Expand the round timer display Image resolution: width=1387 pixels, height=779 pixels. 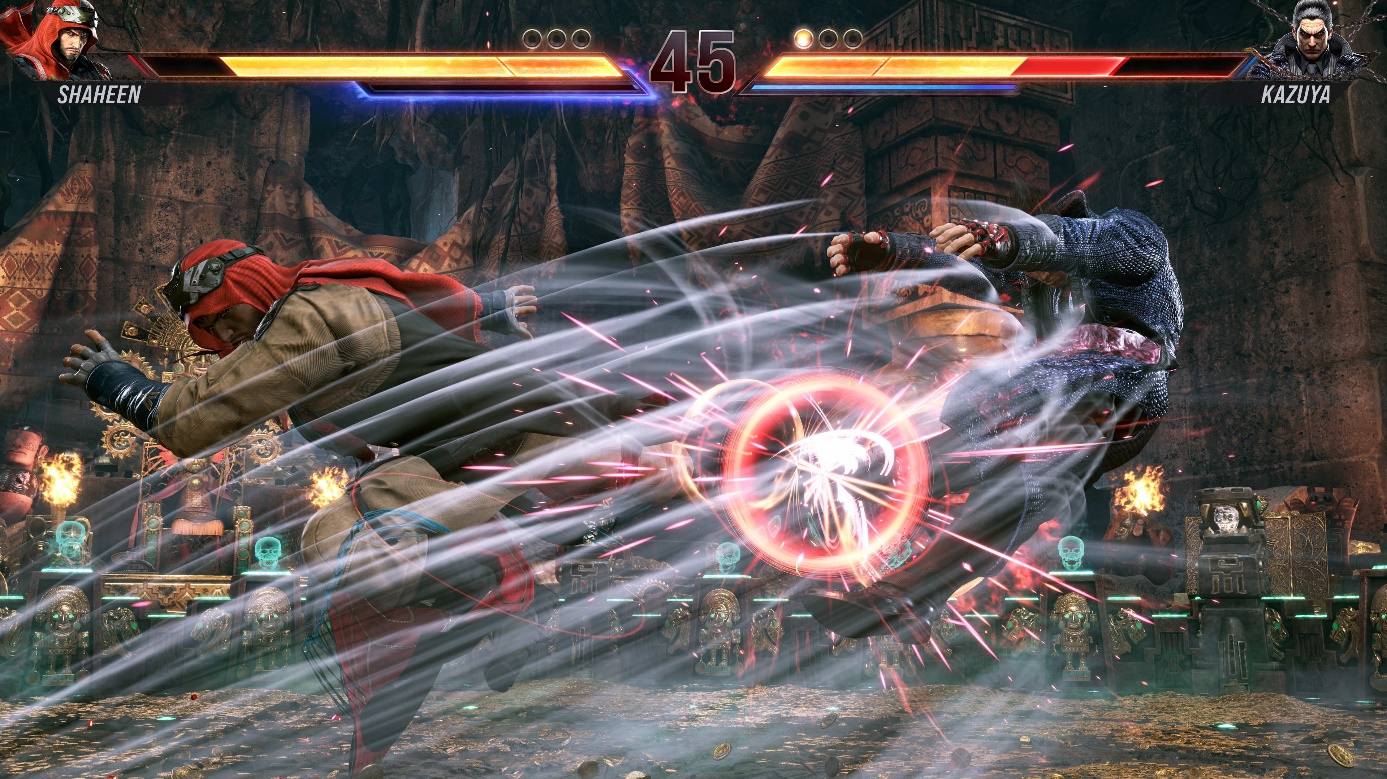click(693, 62)
